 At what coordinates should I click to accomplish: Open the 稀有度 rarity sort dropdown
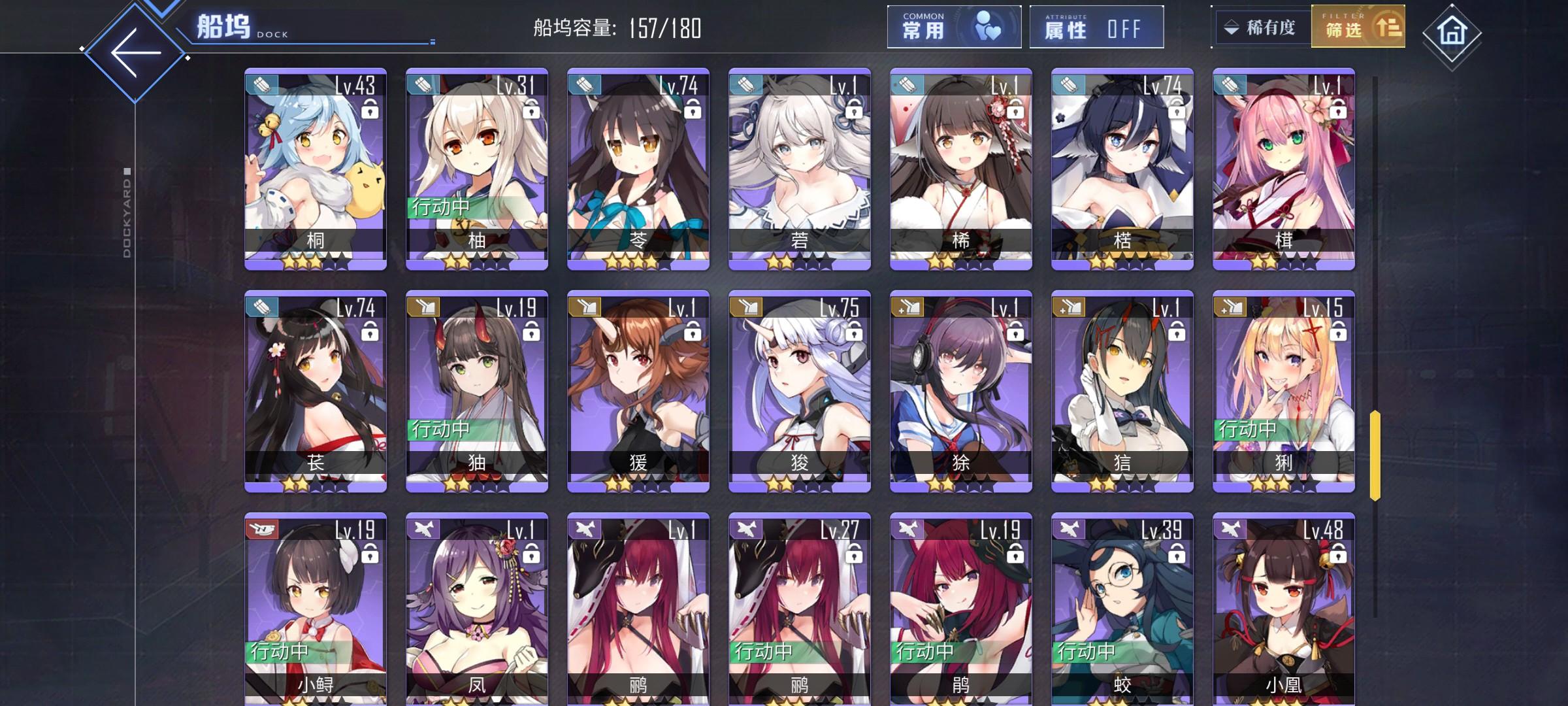click(x=1264, y=26)
